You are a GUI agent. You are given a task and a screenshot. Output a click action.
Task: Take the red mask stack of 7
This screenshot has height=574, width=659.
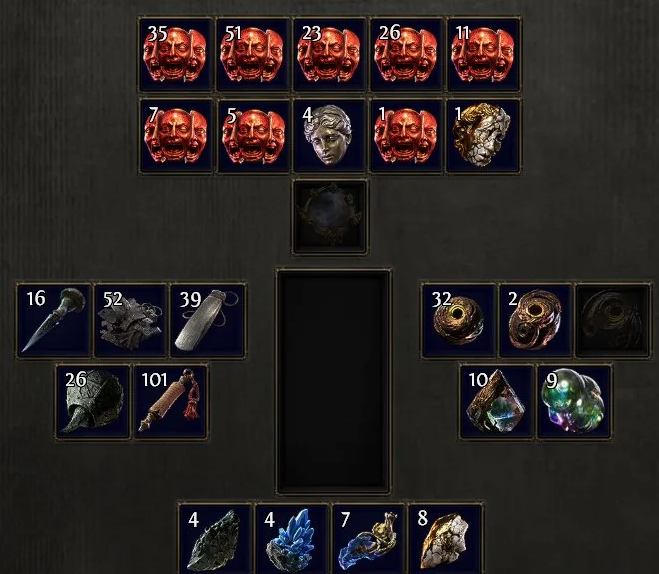176,136
